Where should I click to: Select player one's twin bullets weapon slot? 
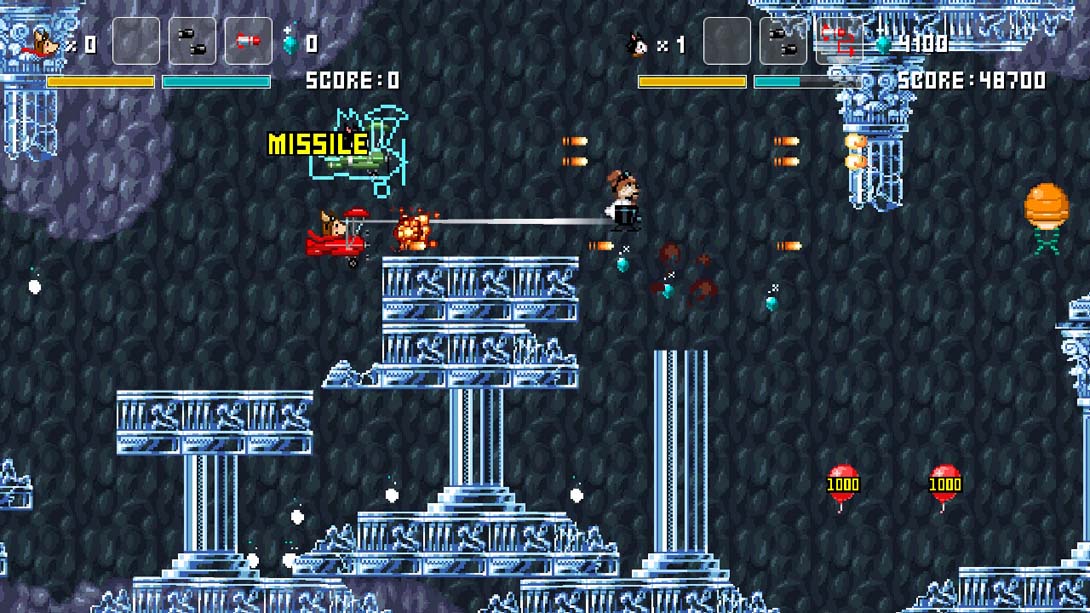192,41
